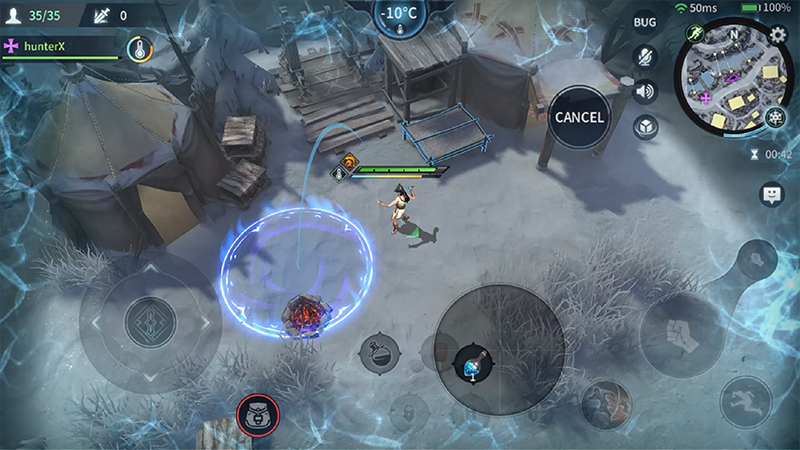Activate the fist melee attack button

[682, 331]
